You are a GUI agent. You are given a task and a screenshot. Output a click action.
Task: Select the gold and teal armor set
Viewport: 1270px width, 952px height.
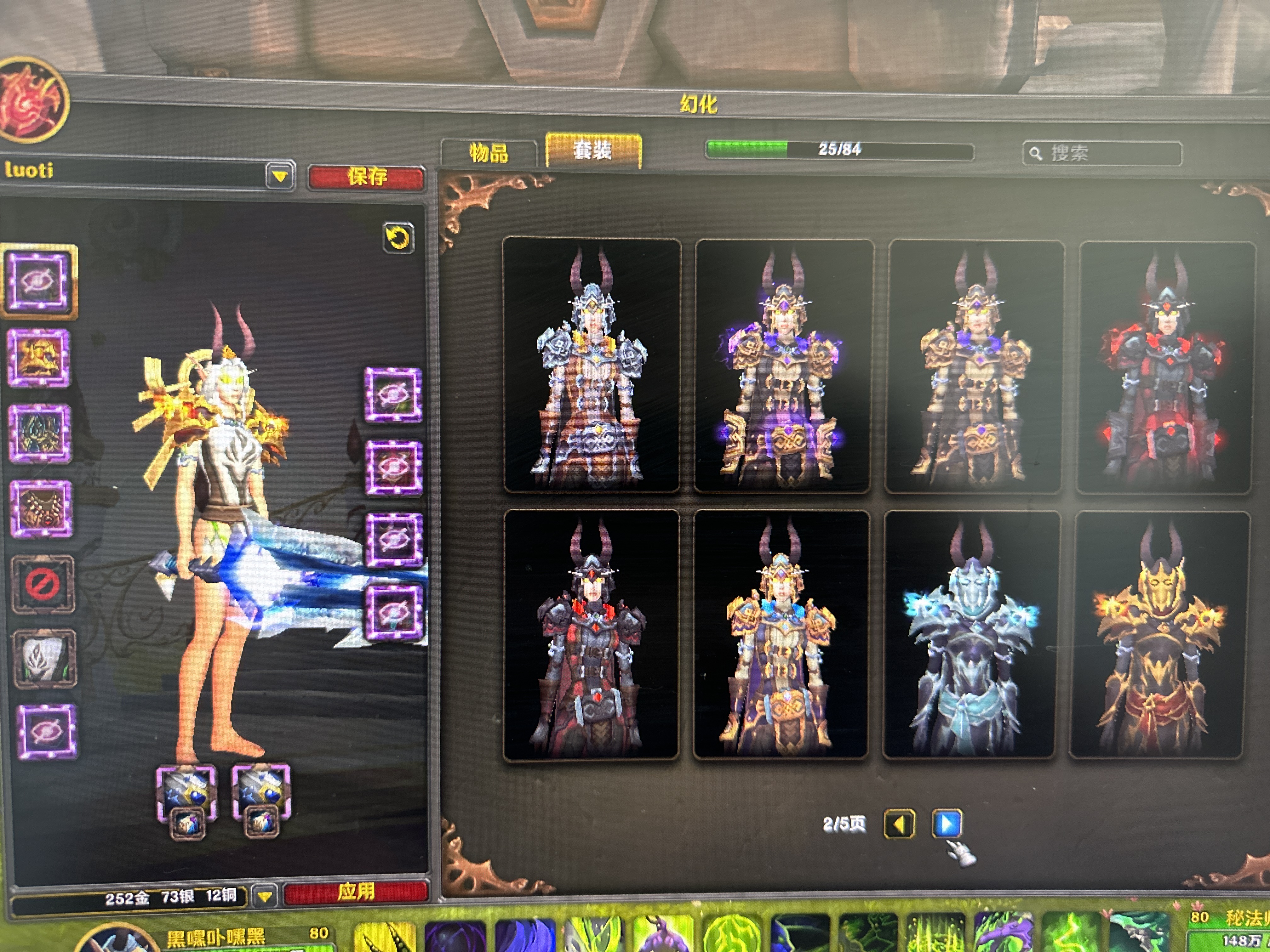[x=781, y=635]
